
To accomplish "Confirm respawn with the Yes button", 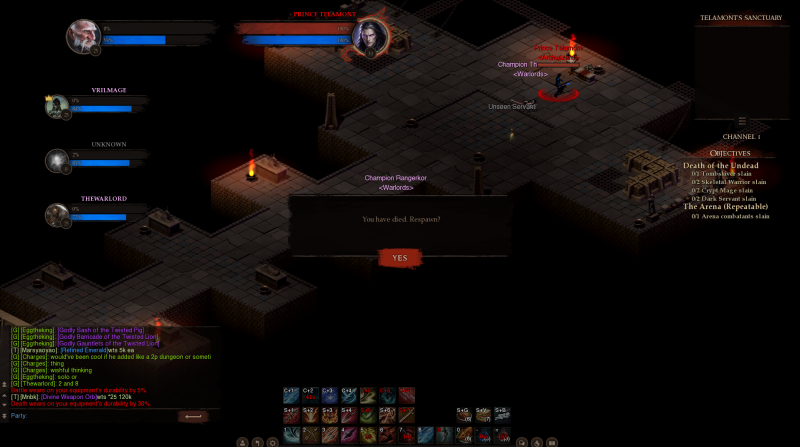I will (399, 258).
